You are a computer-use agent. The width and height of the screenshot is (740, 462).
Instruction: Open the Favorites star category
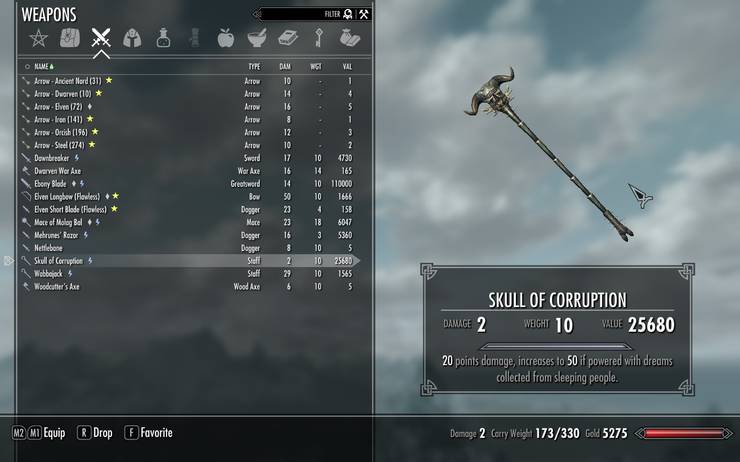coord(39,39)
